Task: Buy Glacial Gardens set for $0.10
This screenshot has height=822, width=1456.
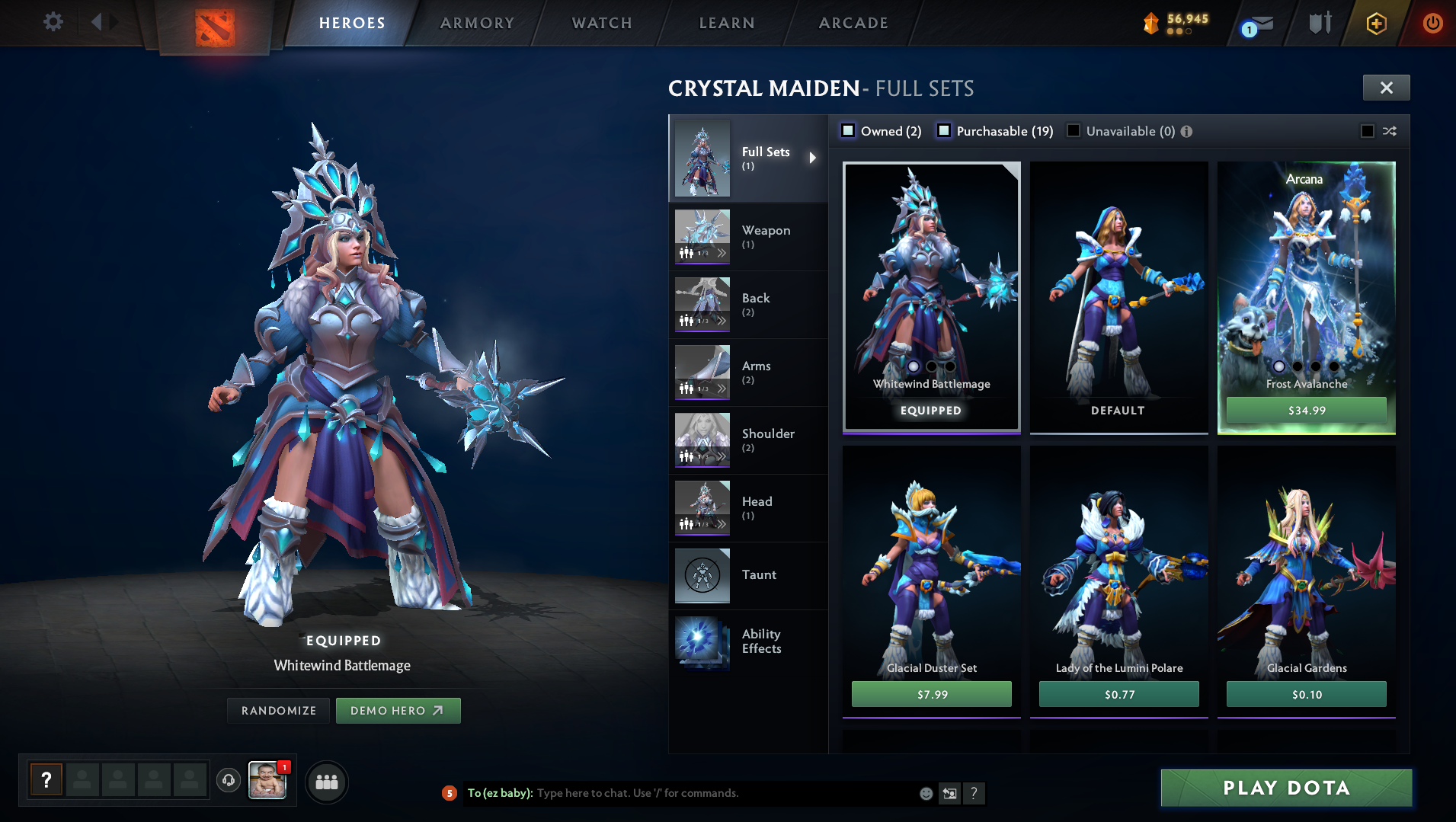Action: tap(1306, 694)
